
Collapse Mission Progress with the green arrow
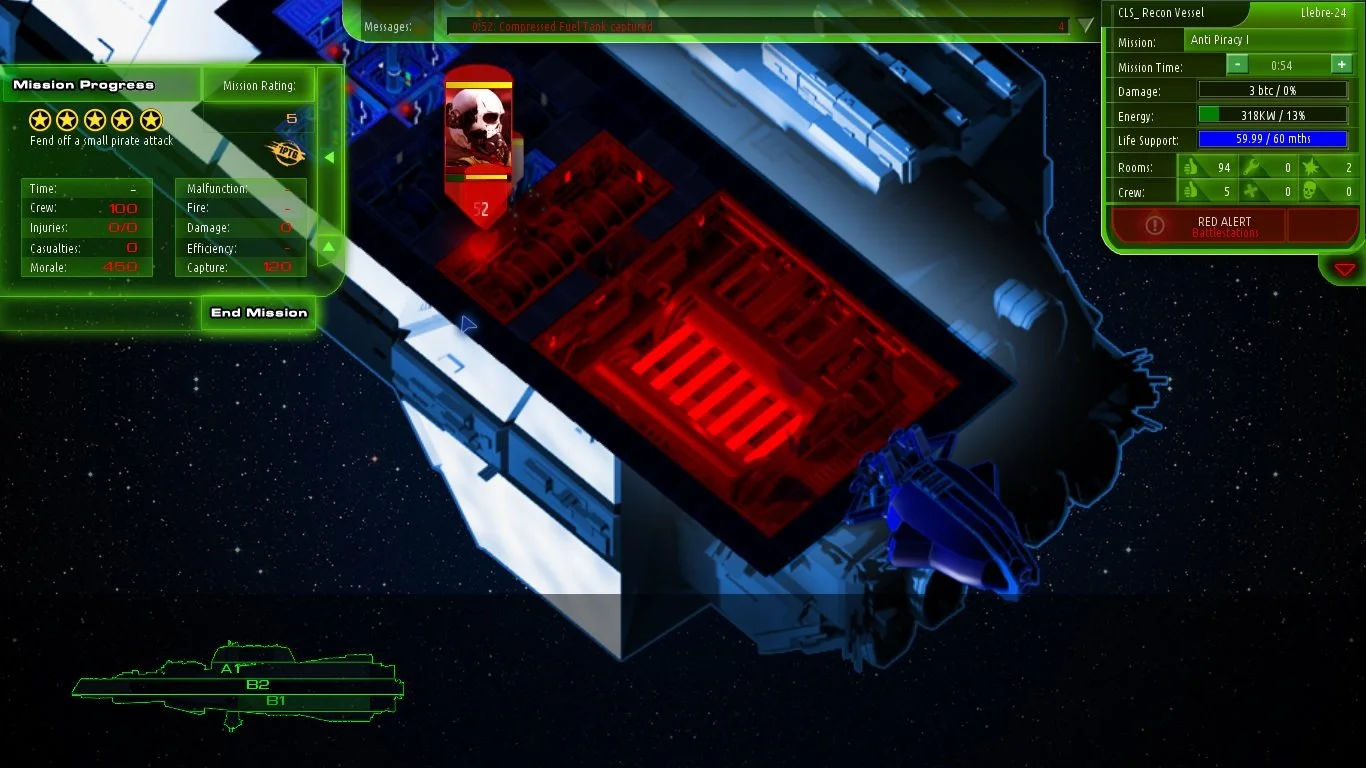pos(328,156)
